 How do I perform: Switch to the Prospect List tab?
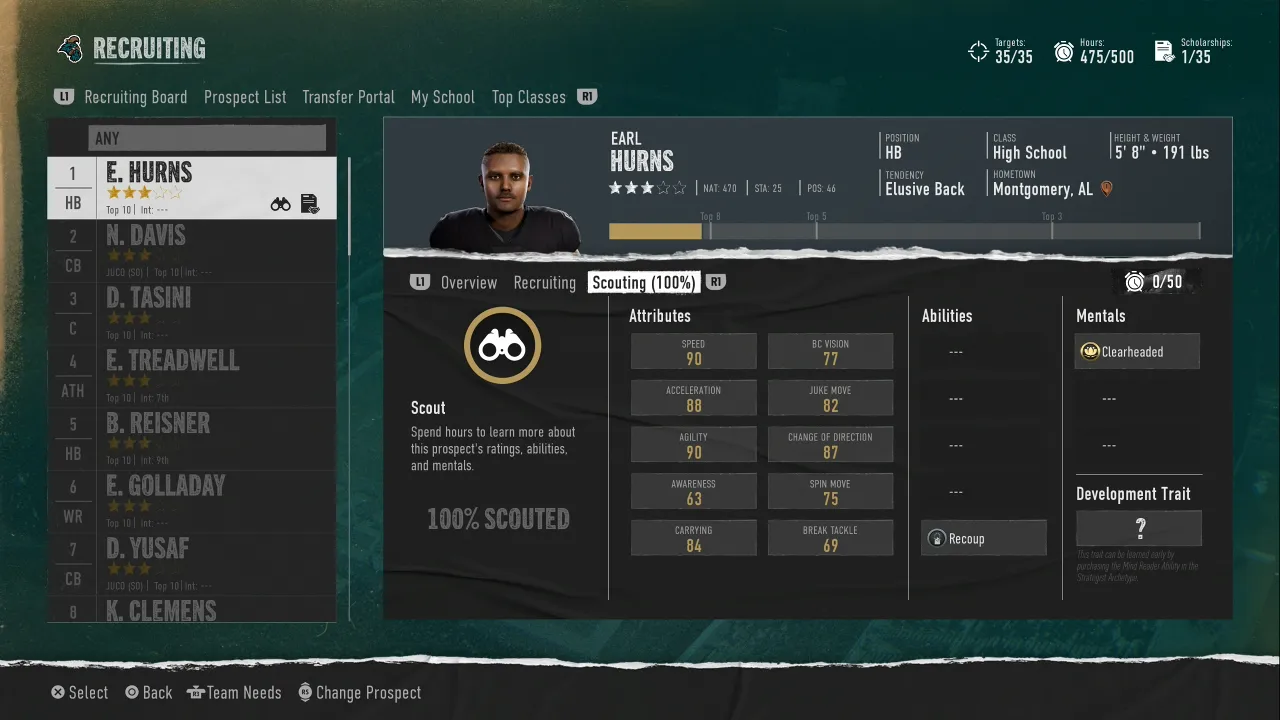coord(245,97)
